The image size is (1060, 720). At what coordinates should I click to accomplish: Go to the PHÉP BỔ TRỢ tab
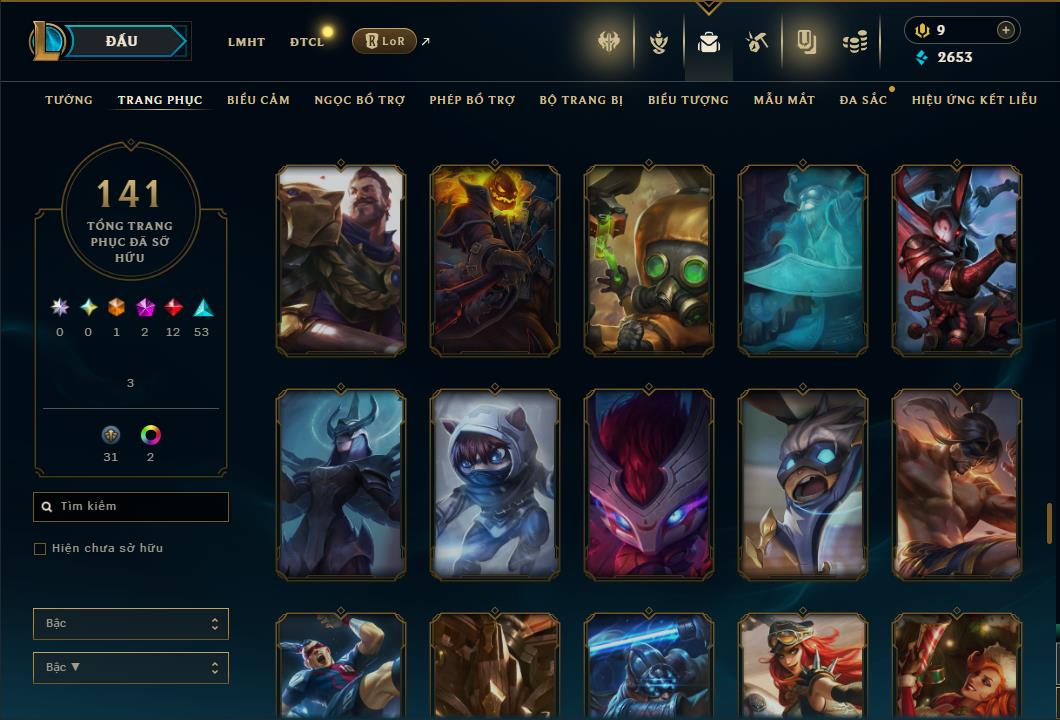point(472,100)
